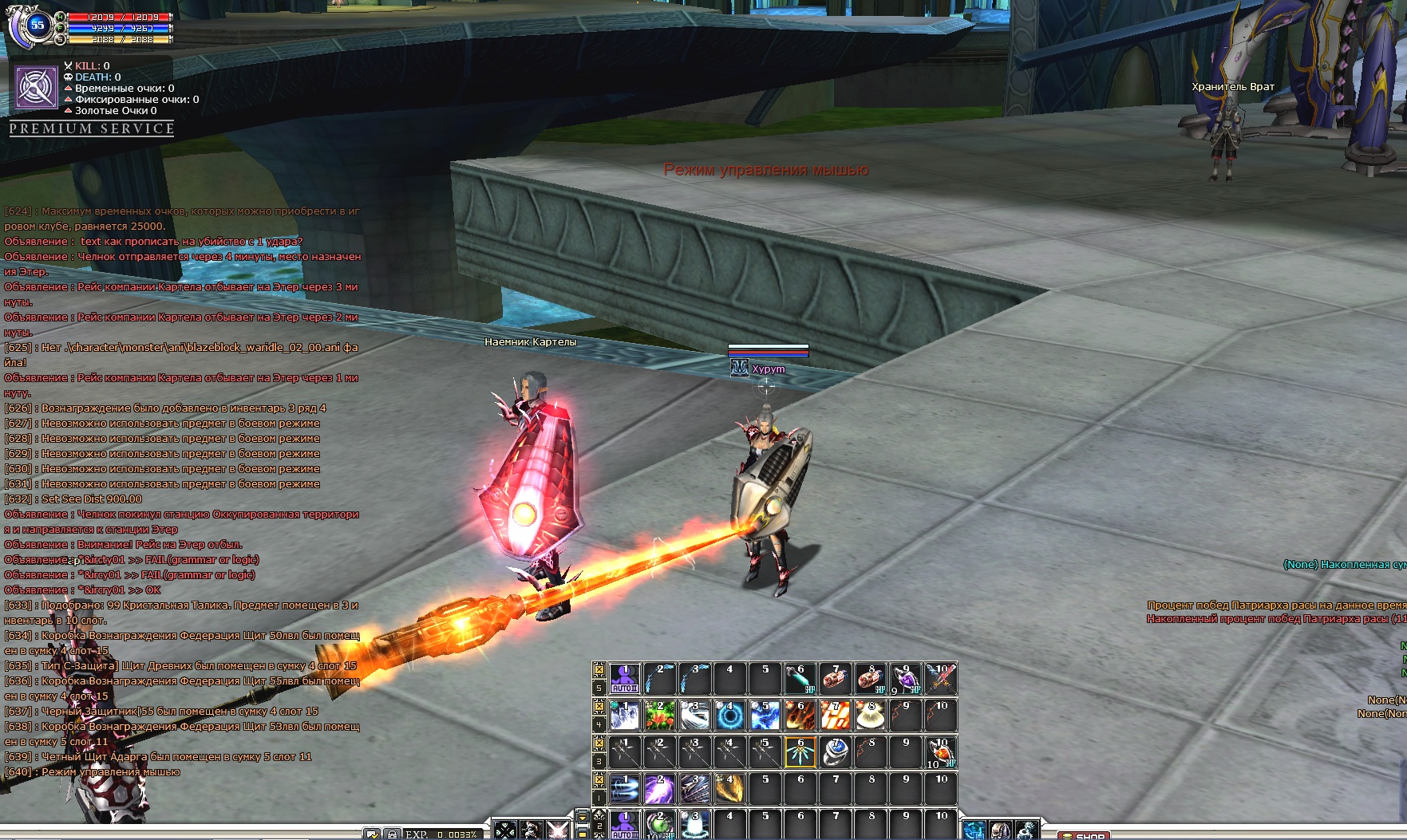Use the green orb item in the bottom hotbar

tap(659, 825)
